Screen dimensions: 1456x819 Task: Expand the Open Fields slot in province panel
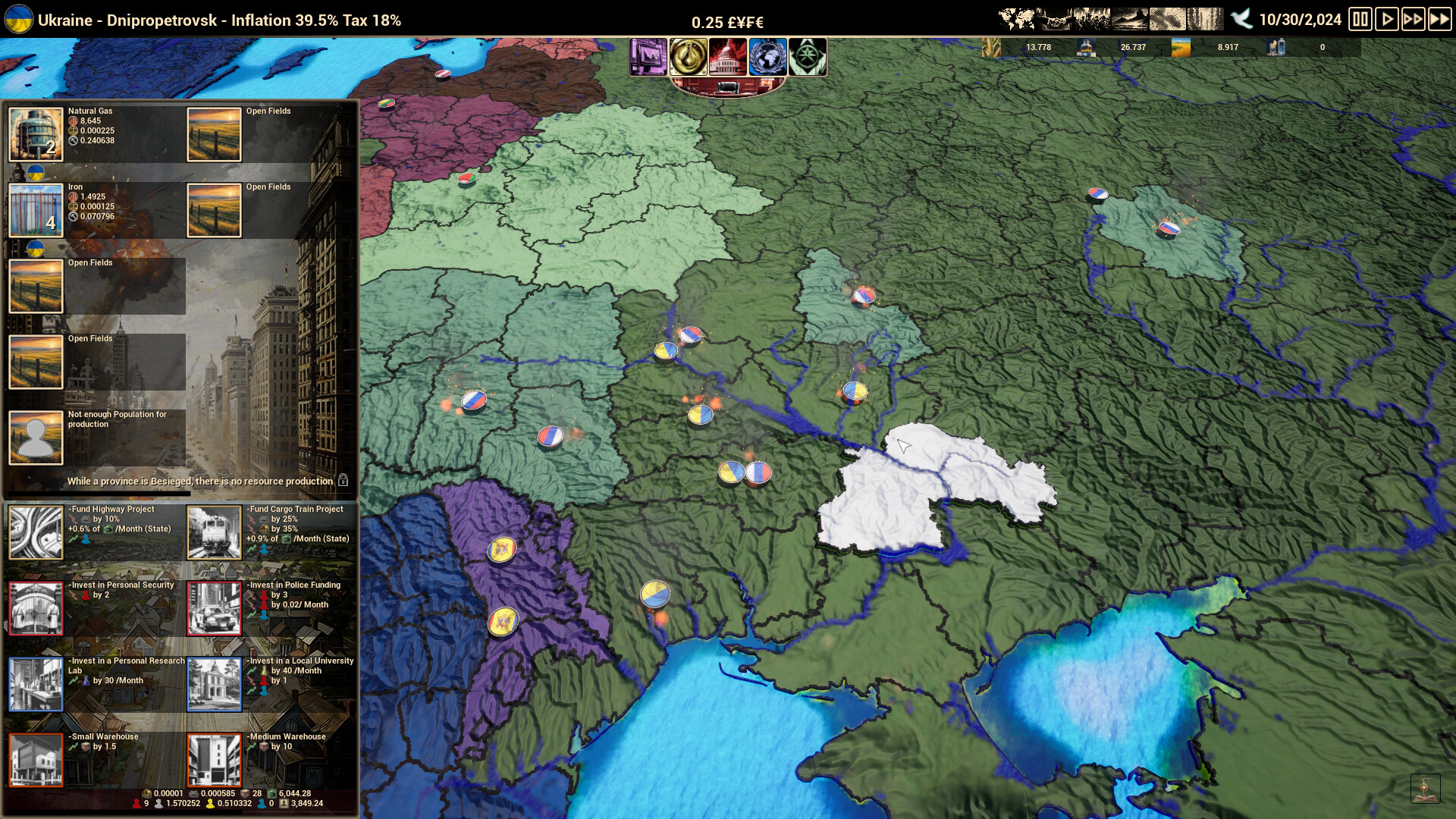pos(214,134)
